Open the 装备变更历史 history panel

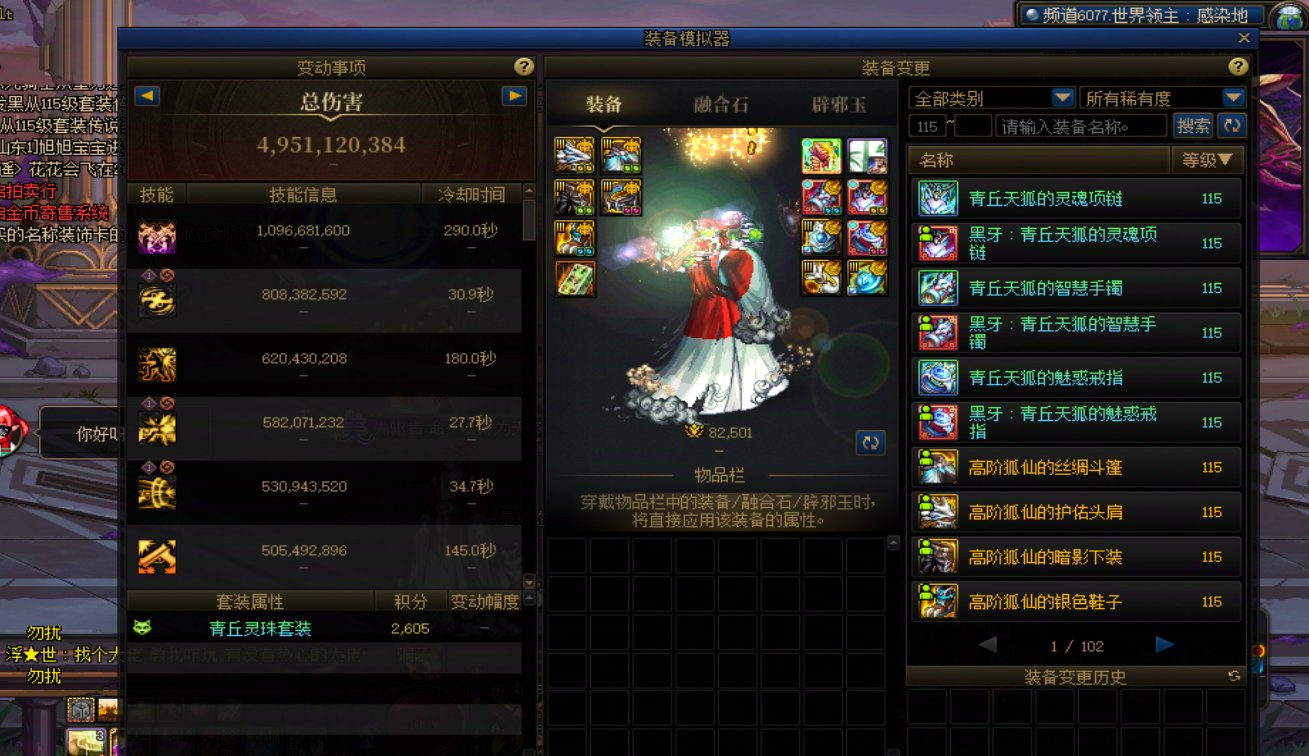pos(1075,676)
